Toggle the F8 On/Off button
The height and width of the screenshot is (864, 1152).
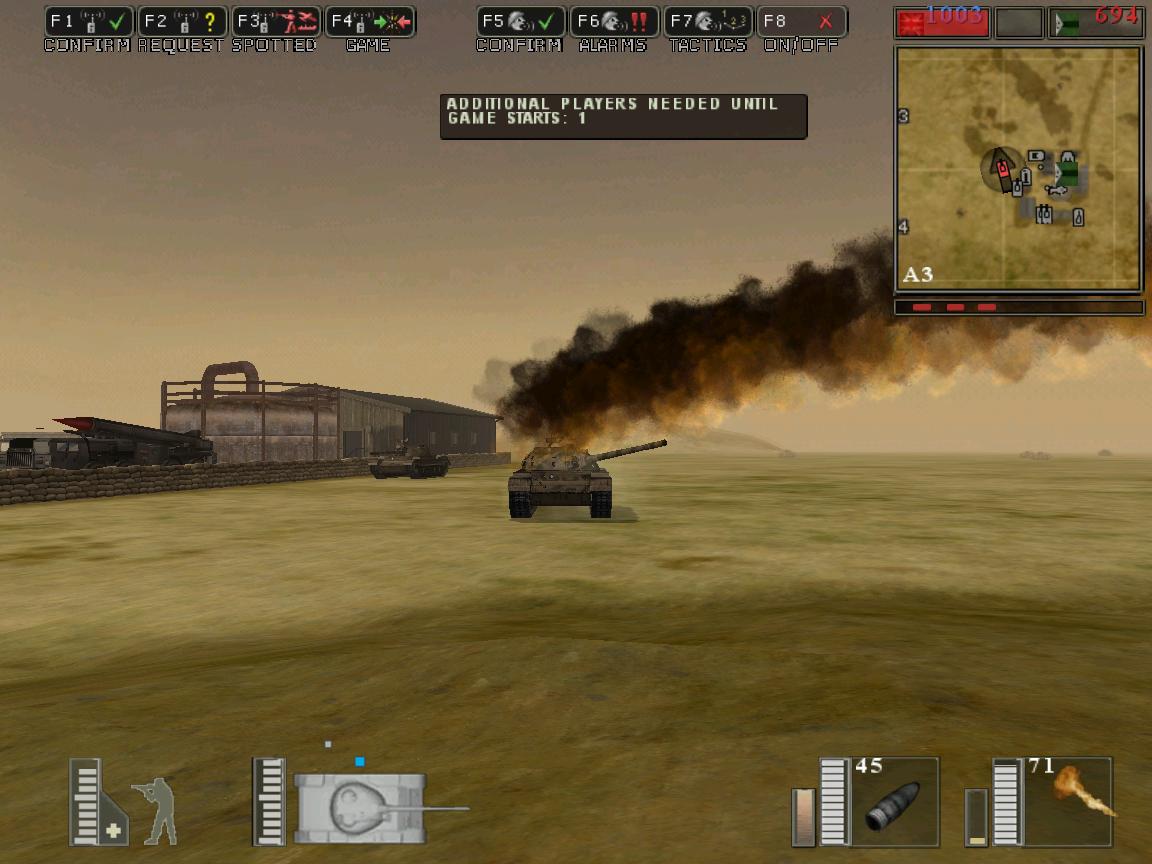pyautogui.click(x=802, y=22)
